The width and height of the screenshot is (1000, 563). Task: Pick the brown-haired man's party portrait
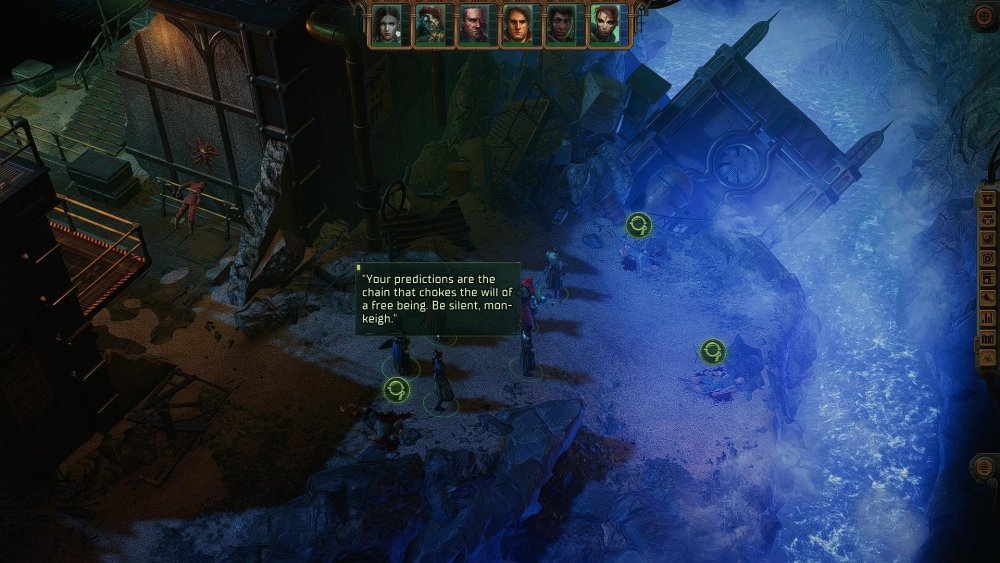tap(516, 25)
